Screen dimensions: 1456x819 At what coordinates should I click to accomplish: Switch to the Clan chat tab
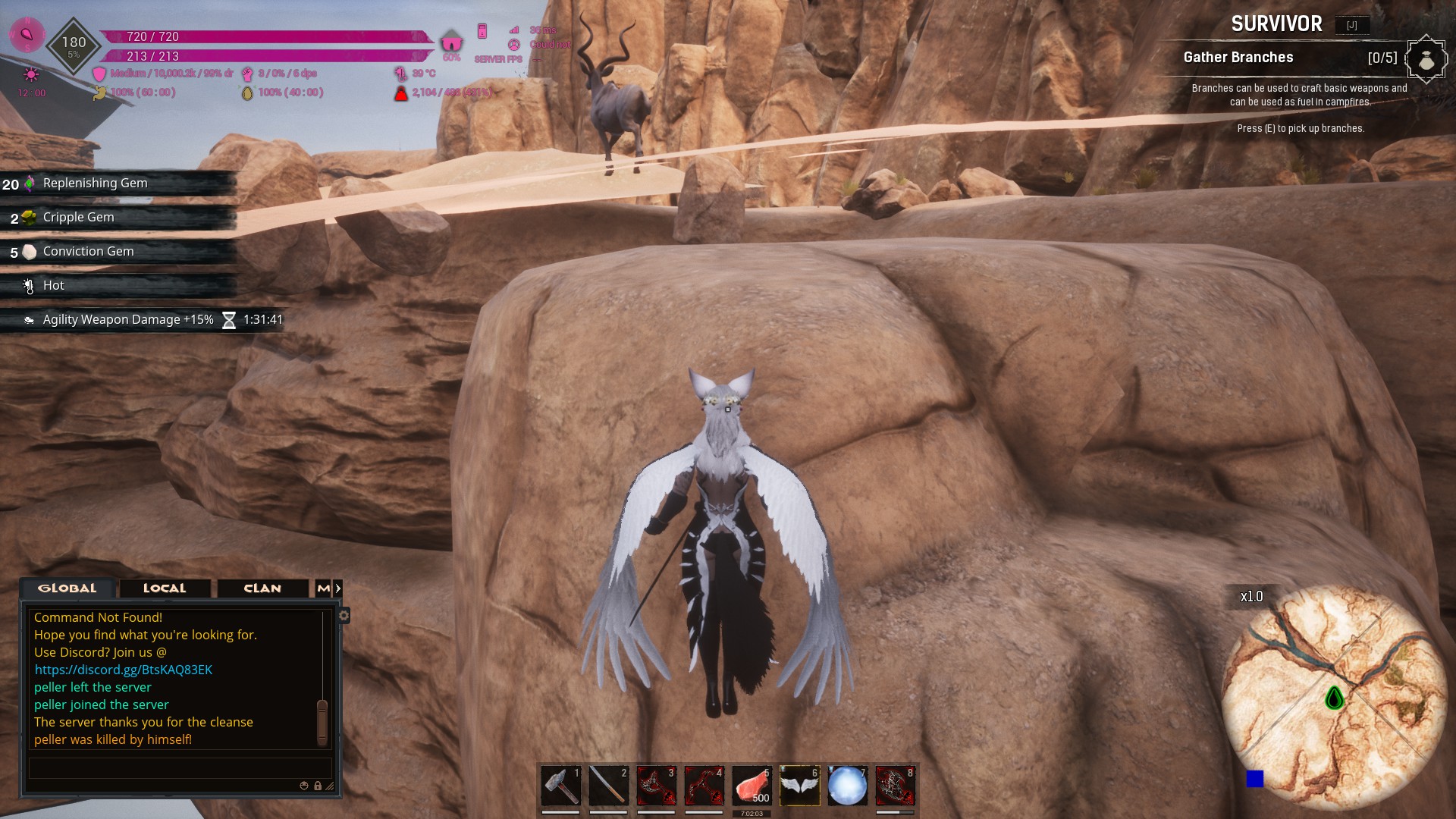pos(262,588)
